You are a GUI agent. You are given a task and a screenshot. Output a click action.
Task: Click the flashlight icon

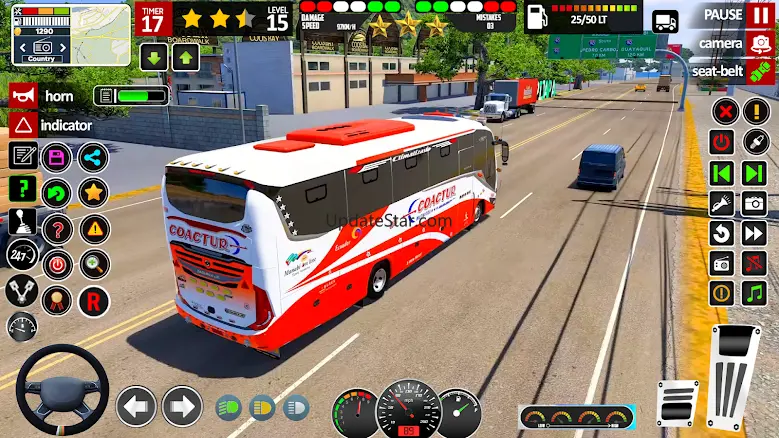pyautogui.click(x=722, y=203)
